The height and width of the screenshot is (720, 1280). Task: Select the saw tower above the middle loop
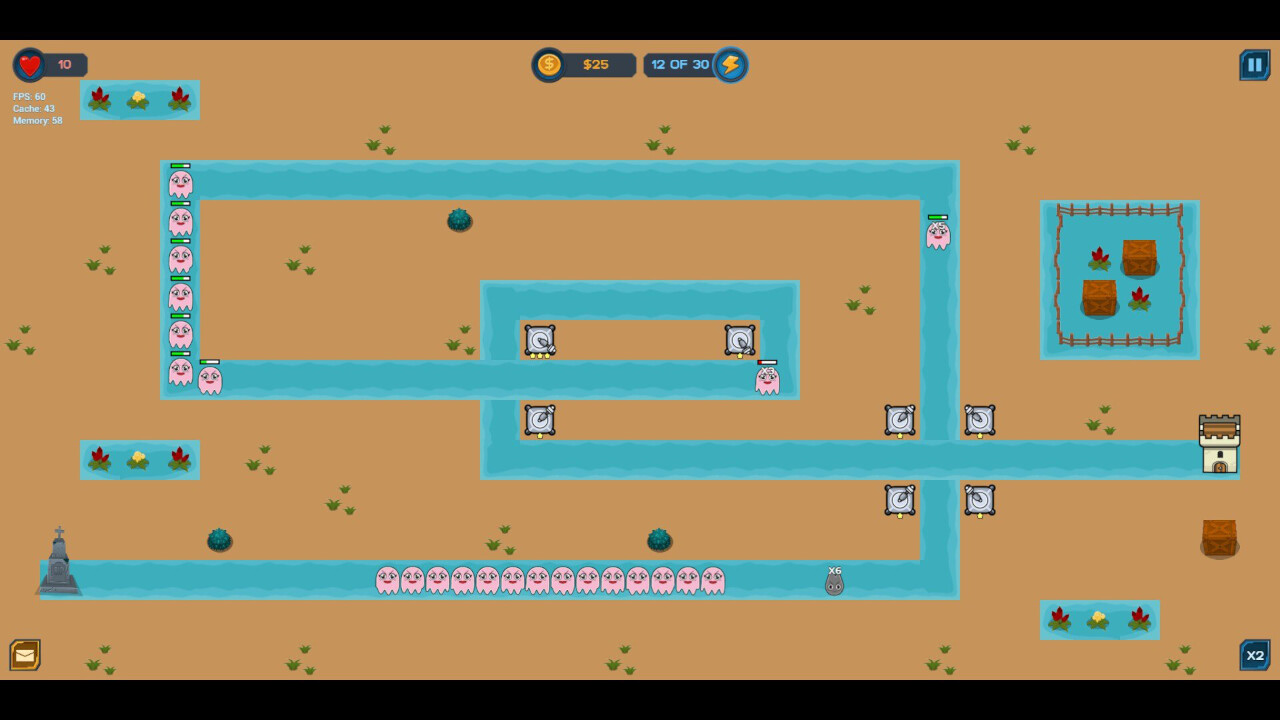(740, 340)
